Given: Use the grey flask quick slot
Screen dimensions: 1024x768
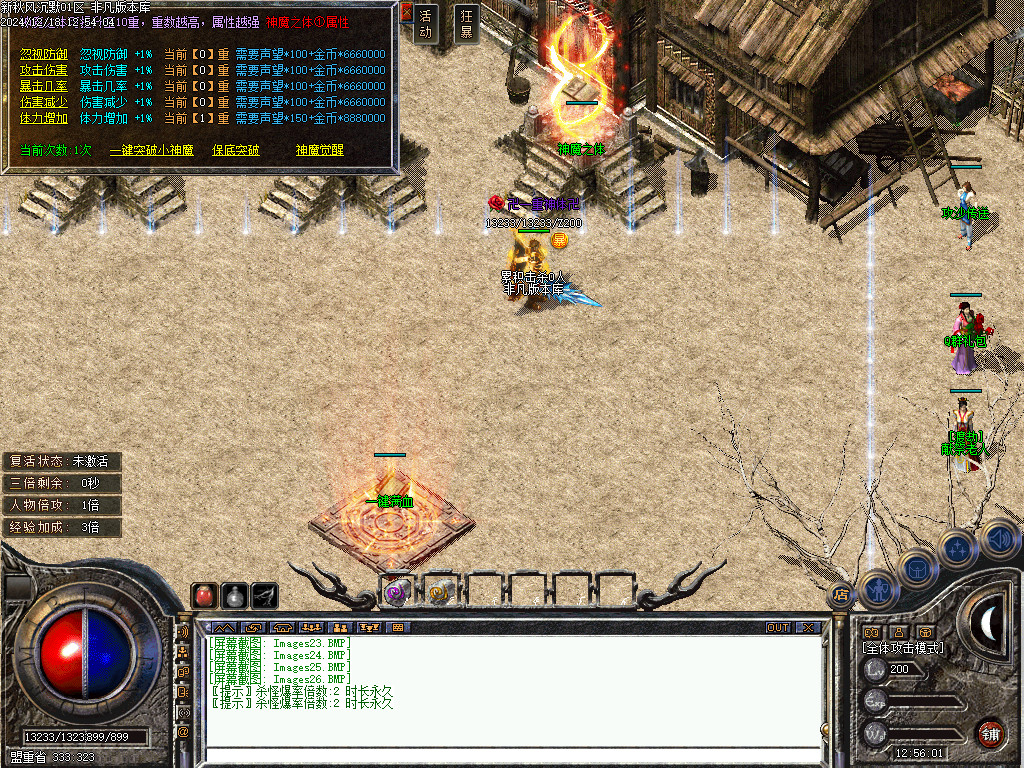Looking at the screenshot, I should (234, 595).
